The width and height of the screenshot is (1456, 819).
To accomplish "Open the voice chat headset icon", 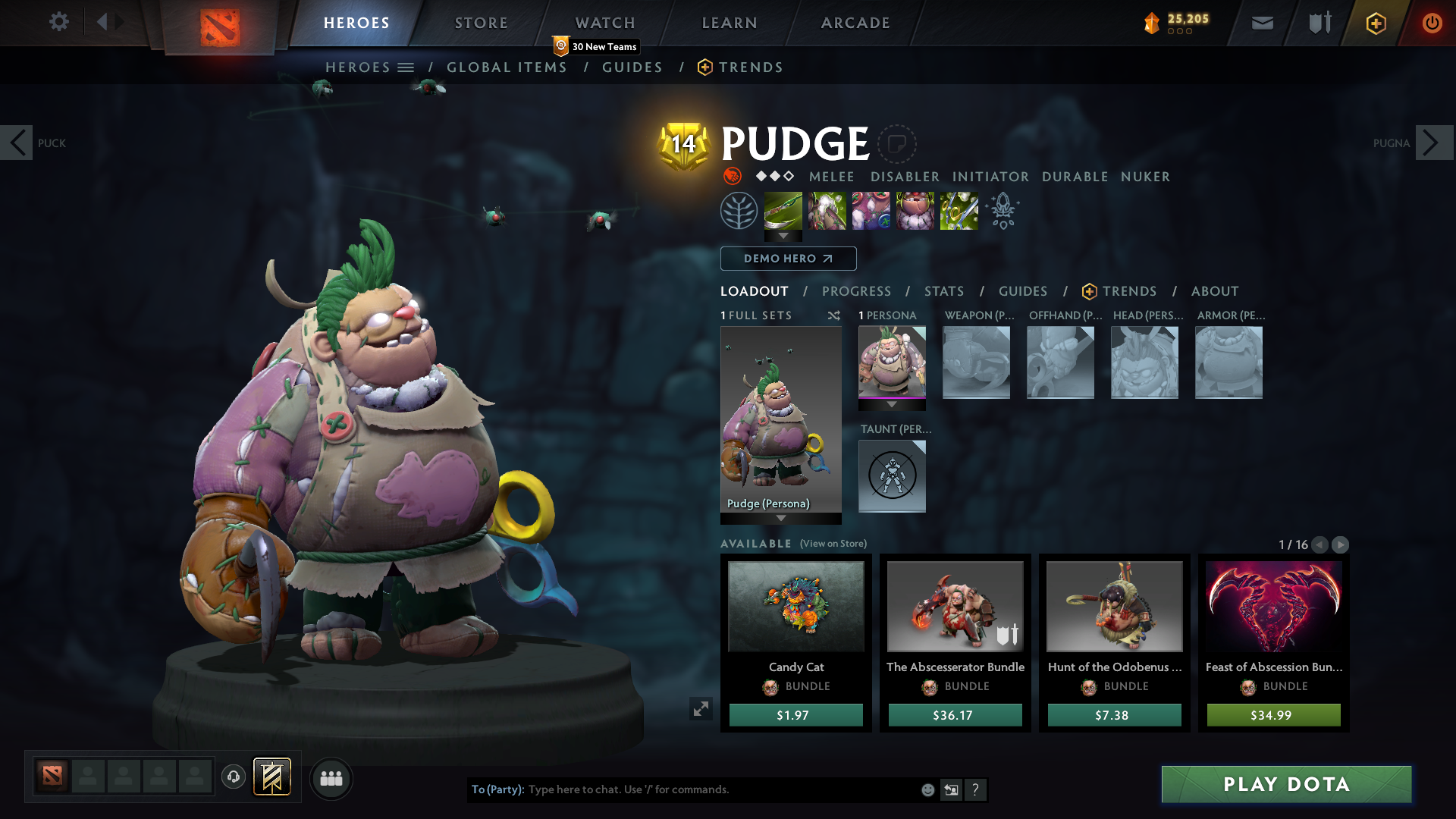I will (x=233, y=777).
